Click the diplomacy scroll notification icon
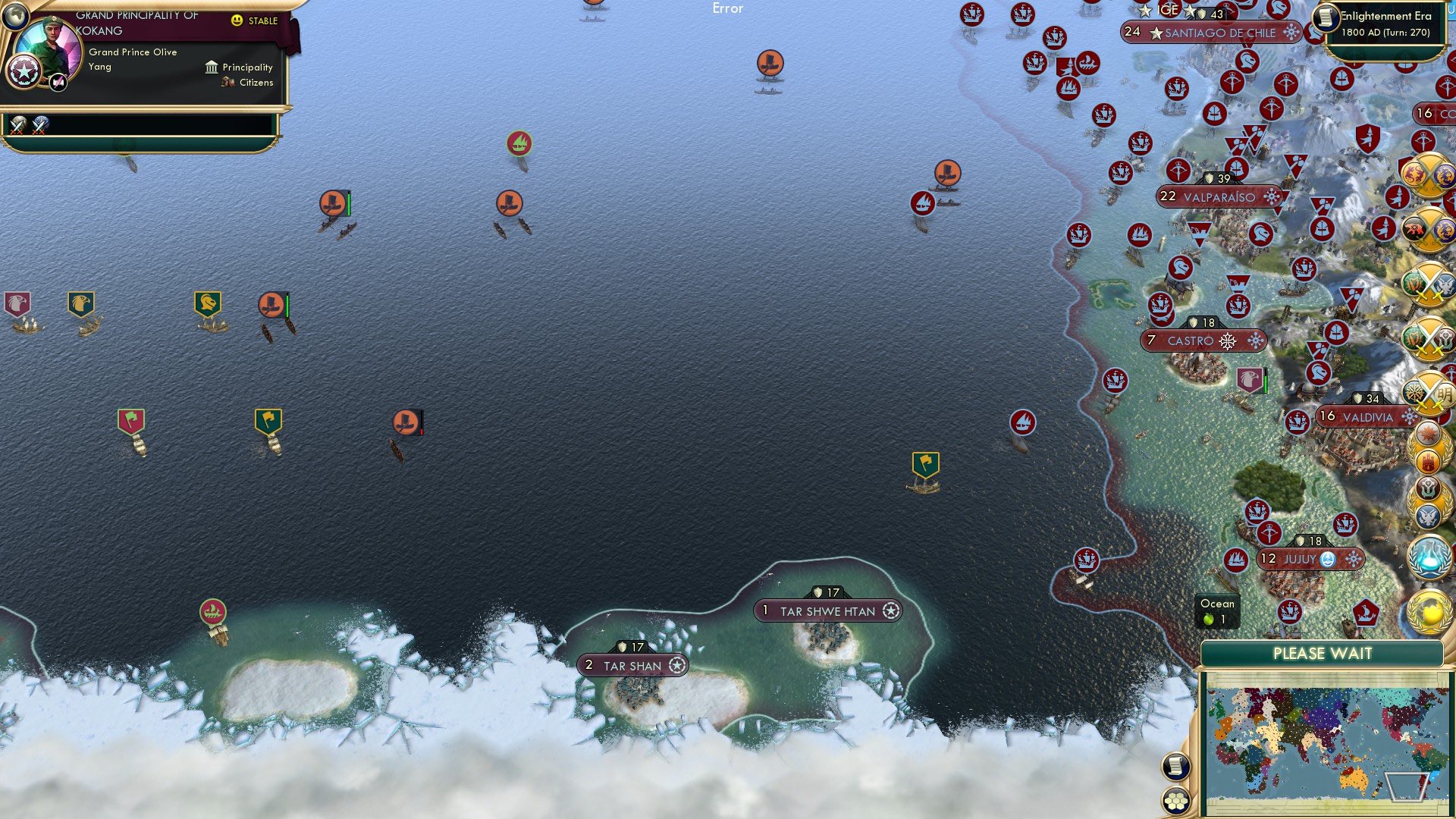 coord(1175,764)
